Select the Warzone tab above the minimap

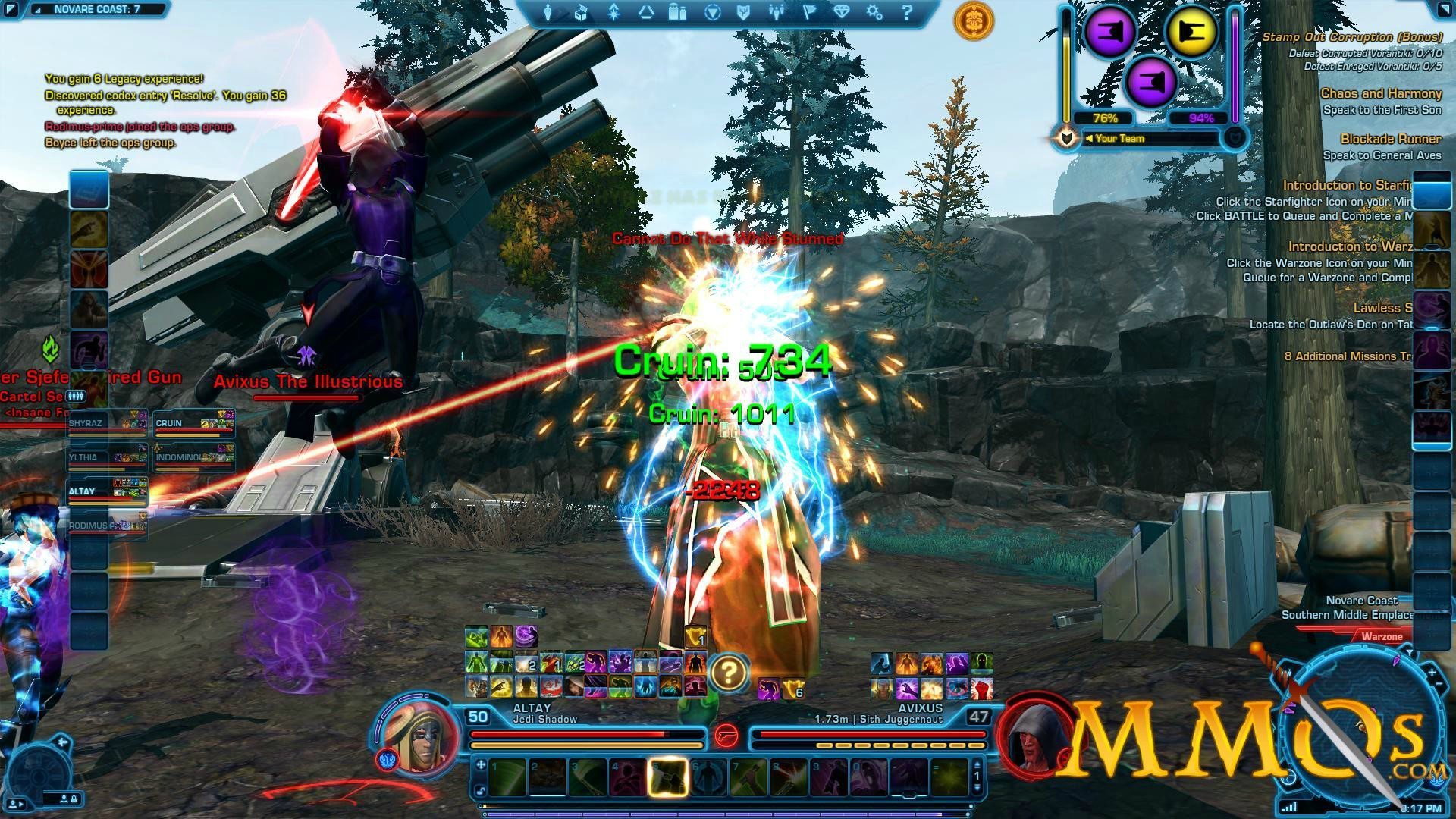[x=1382, y=637]
